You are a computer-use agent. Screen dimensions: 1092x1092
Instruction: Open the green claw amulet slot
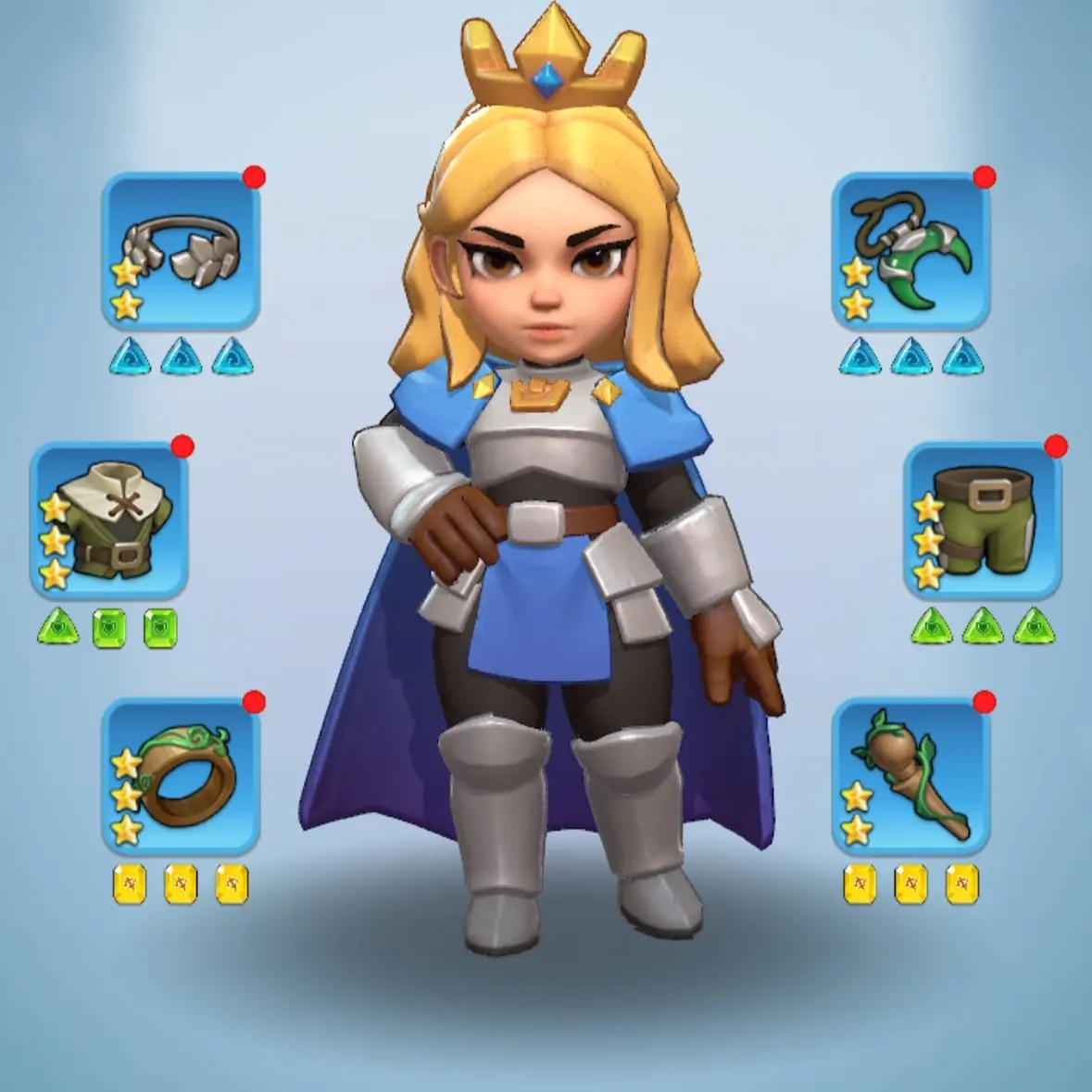coord(910,251)
